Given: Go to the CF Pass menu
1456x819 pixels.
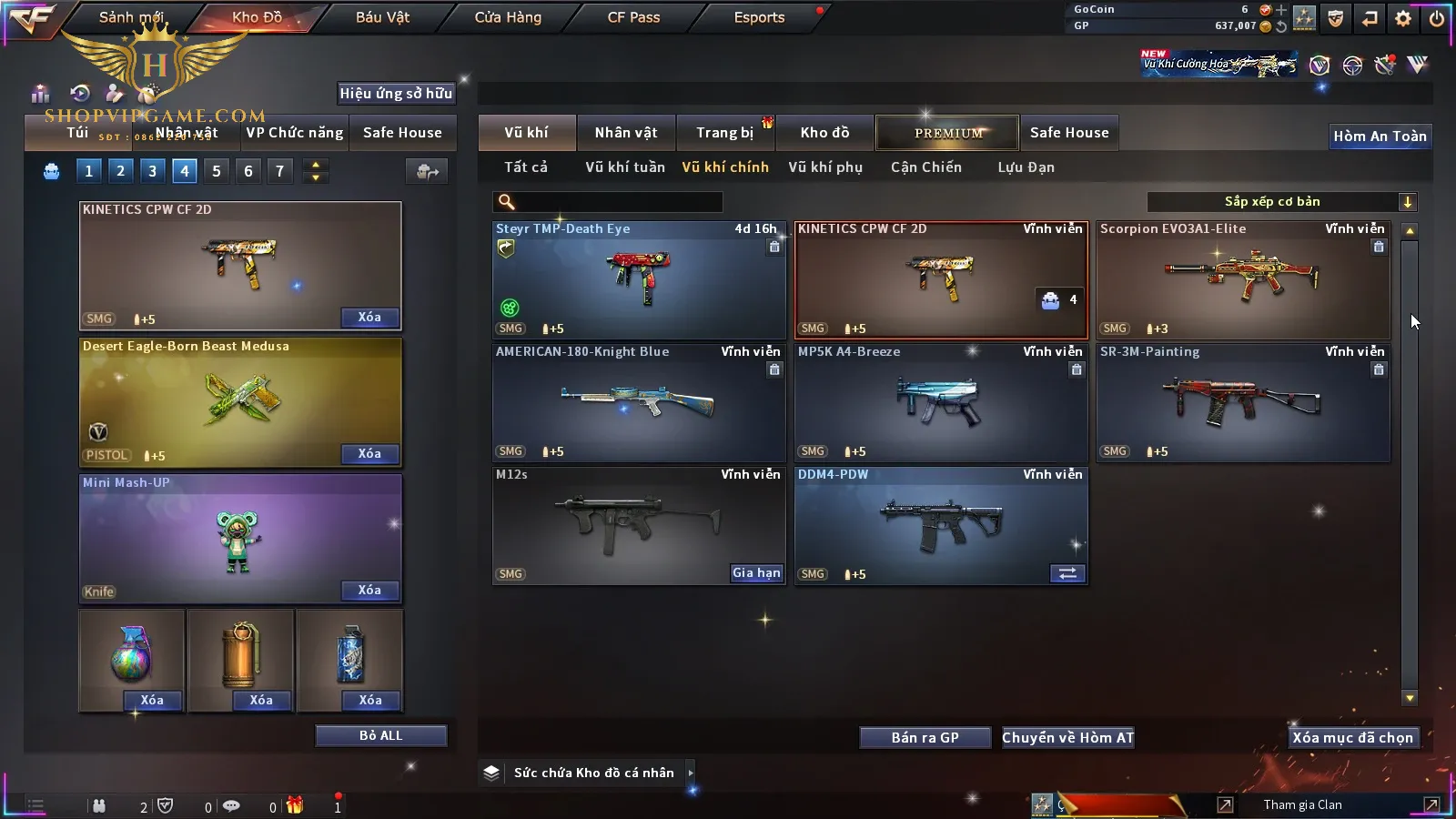Looking at the screenshot, I should tap(633, 17).
